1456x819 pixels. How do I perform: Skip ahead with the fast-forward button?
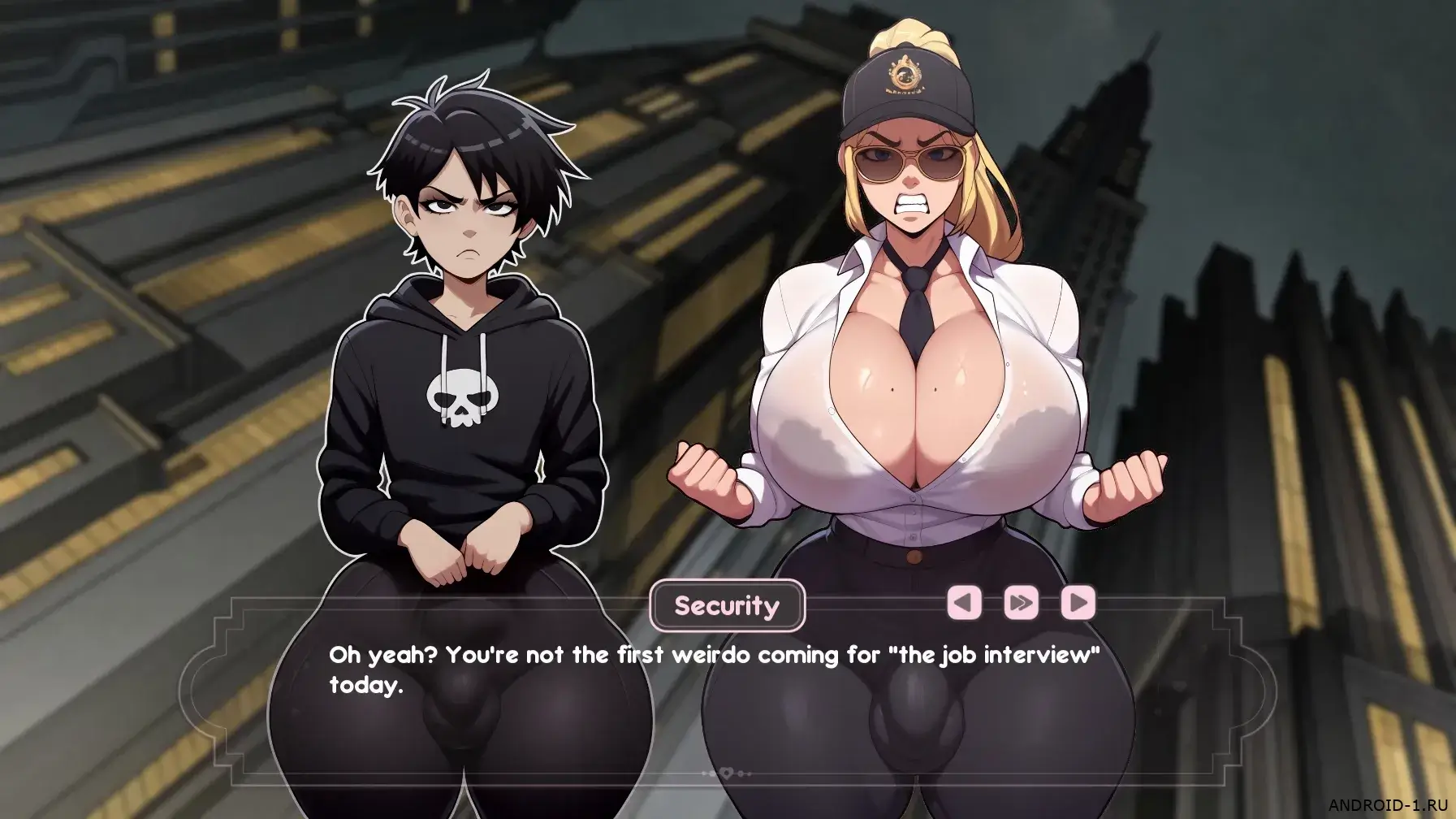tap(1021, 603)
